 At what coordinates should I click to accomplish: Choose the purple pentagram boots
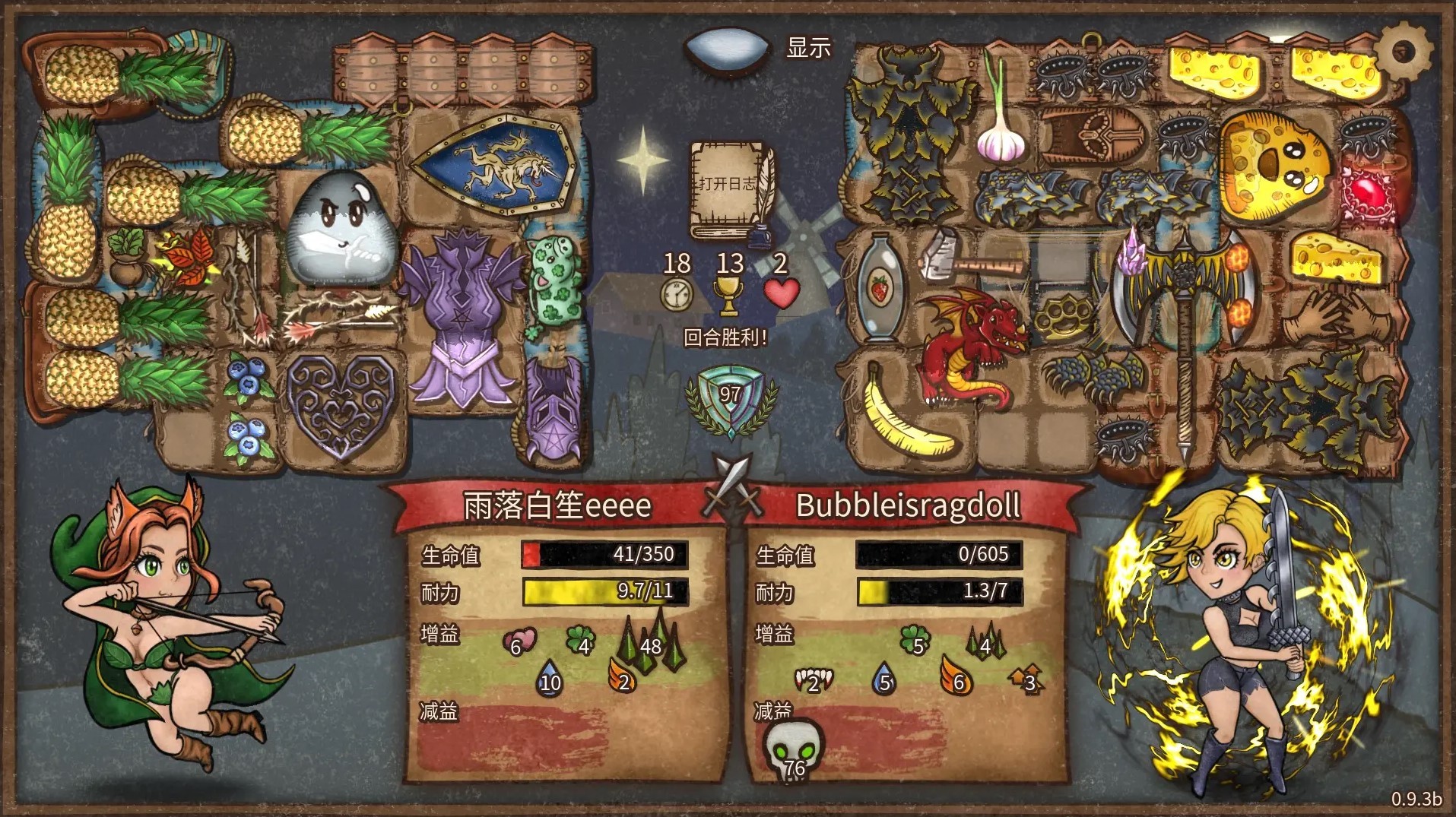point(554,409)
